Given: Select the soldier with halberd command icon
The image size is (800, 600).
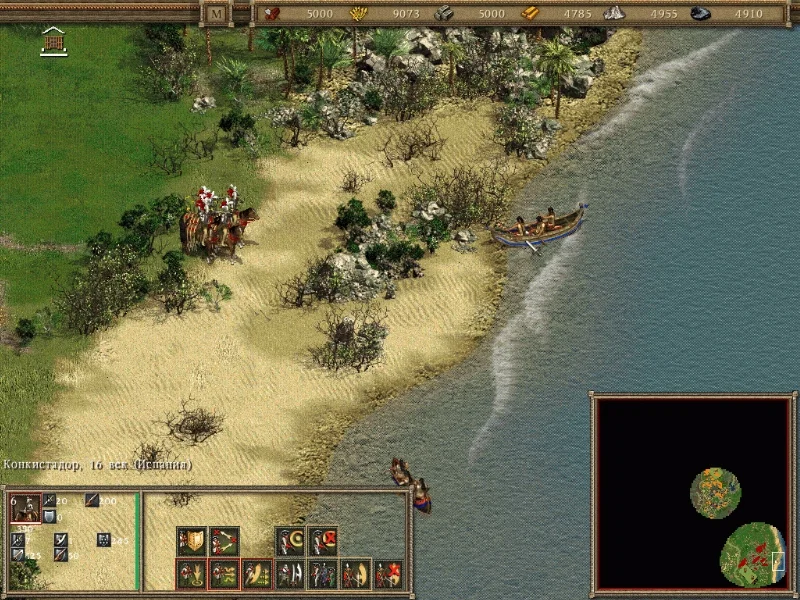Looking at the screenshot, I should tap(289, 574).
